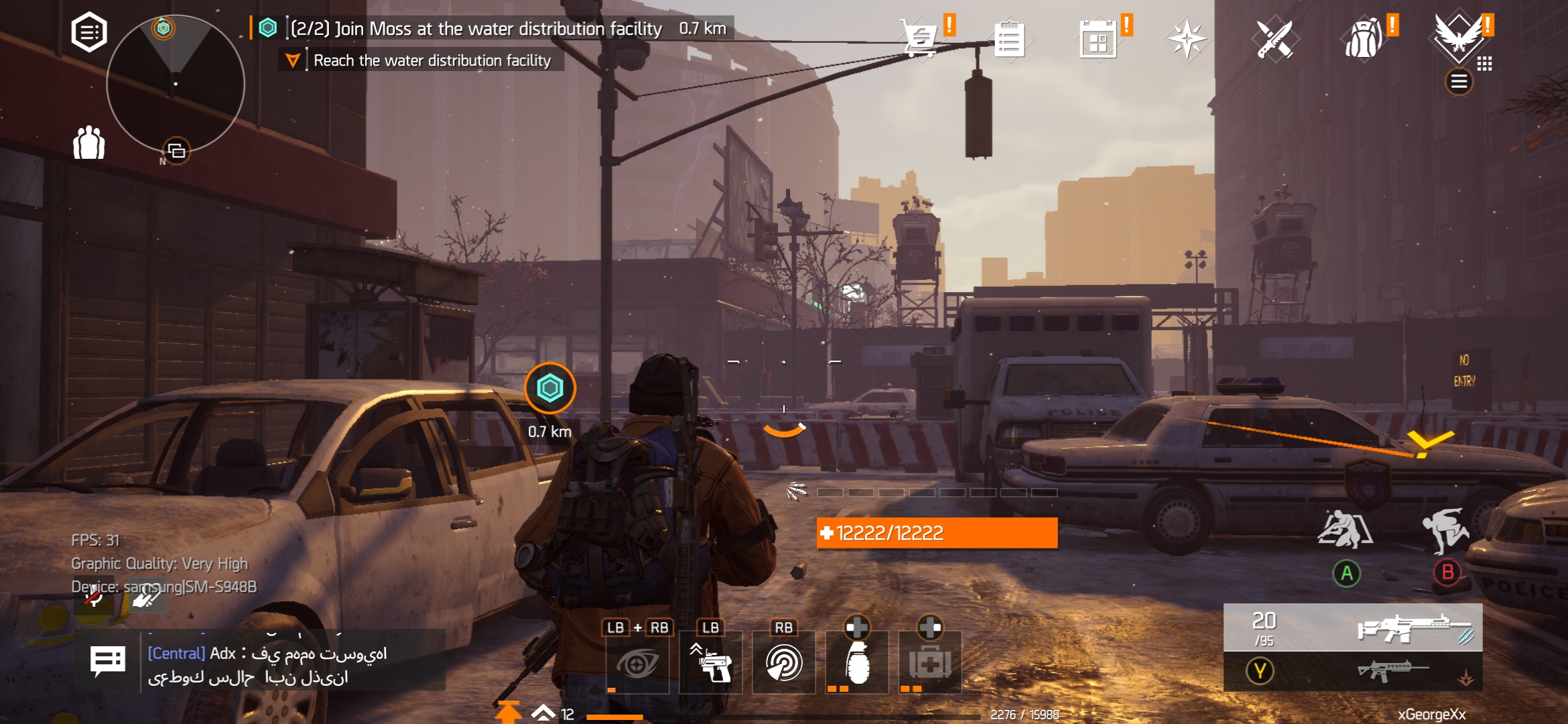Open the hexagon main menu icon
This screenshot has height=724, width=1568.
(x=89, y=32)
